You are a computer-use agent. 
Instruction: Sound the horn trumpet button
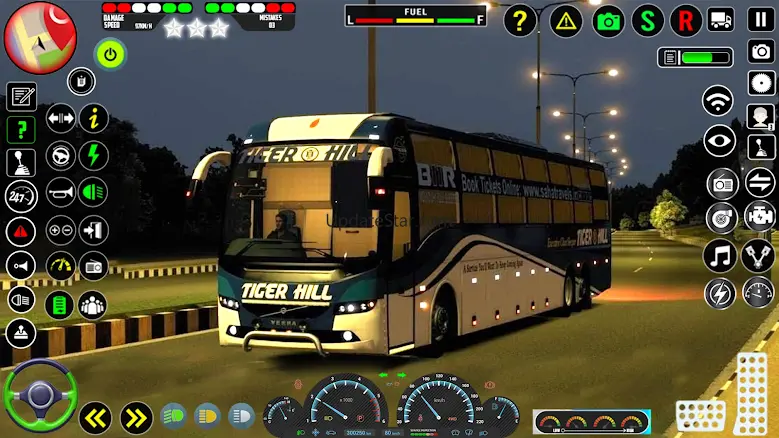[60, 191]
